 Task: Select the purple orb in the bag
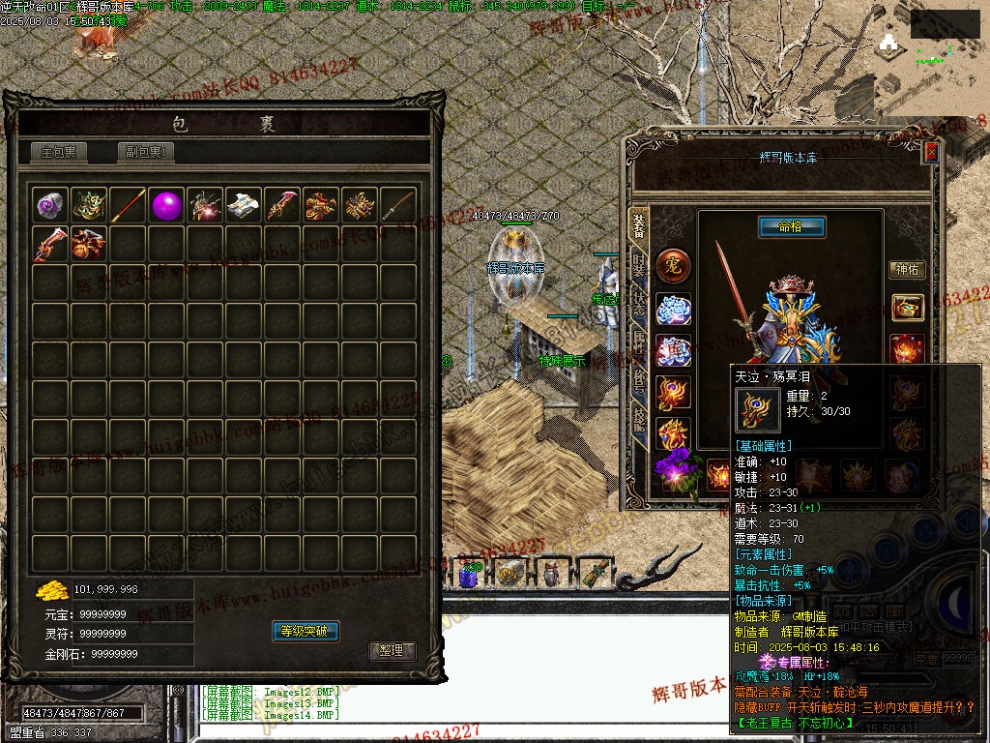(x=167, y=206)
